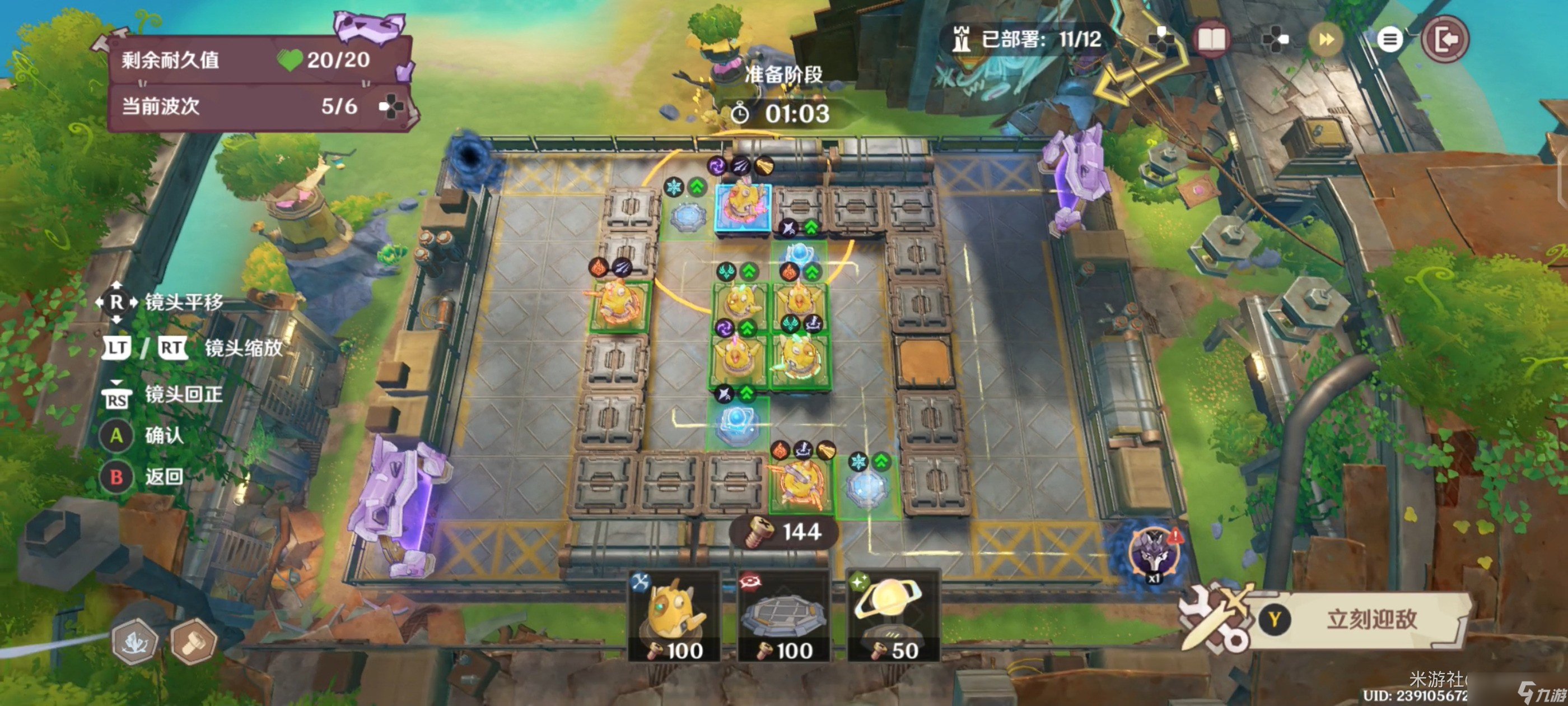Screen dimensions: 1568x706
Task: Choose the stone platform tower card costing 100
Action: (x=783, y=616)
